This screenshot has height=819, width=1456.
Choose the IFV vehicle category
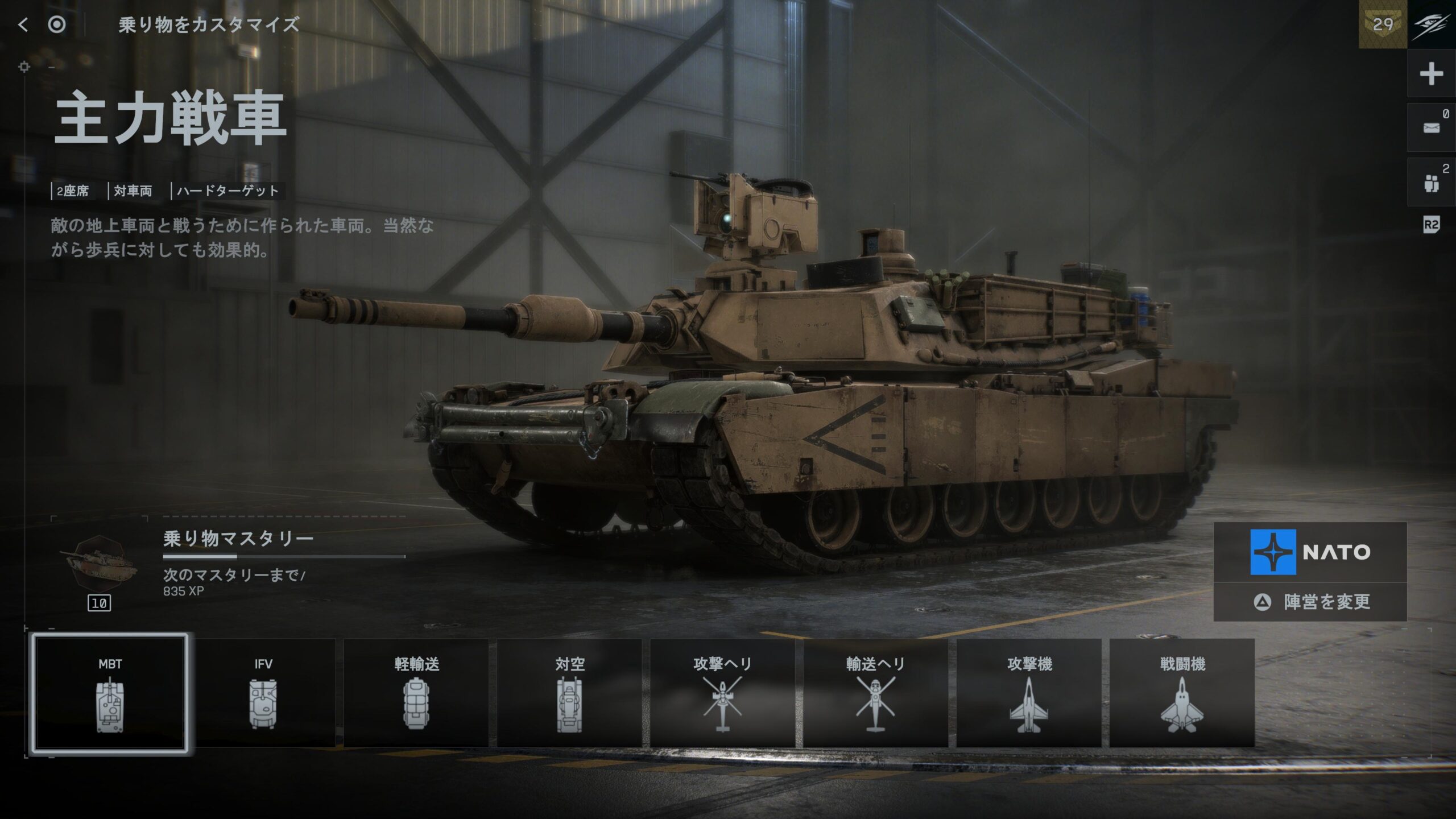click(x=263, y=693)
